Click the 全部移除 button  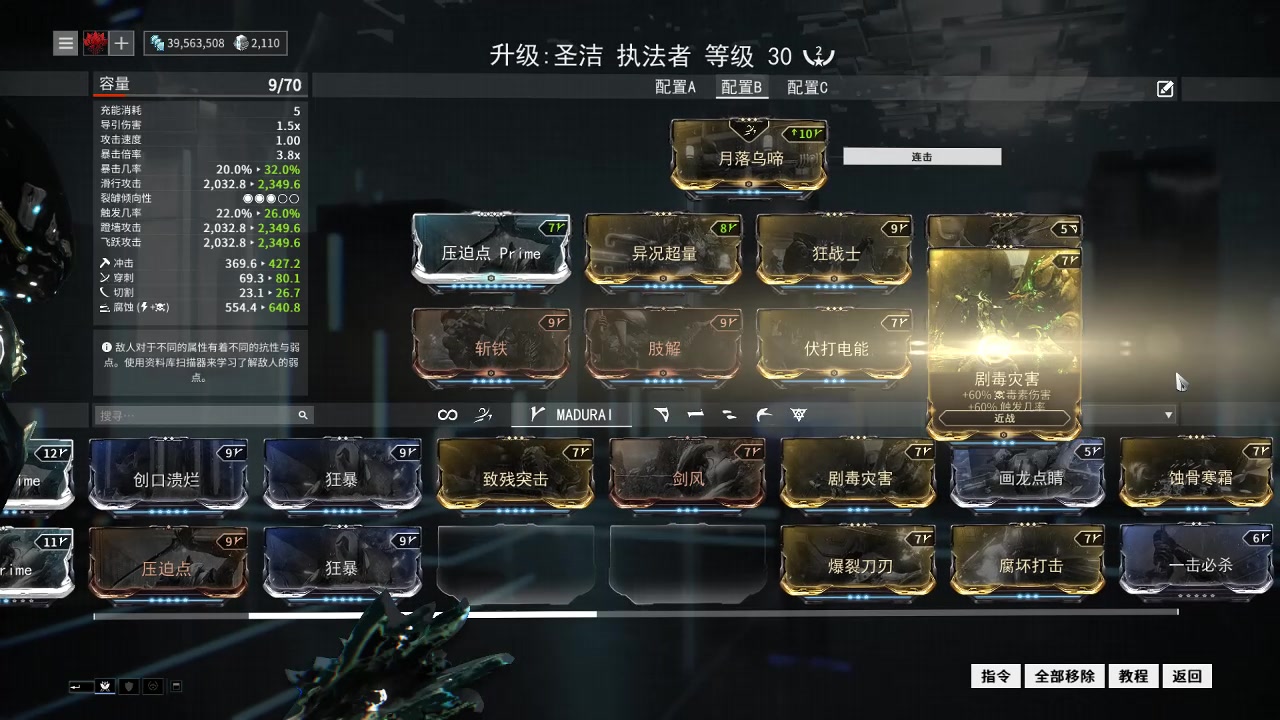click(1066, 676)
